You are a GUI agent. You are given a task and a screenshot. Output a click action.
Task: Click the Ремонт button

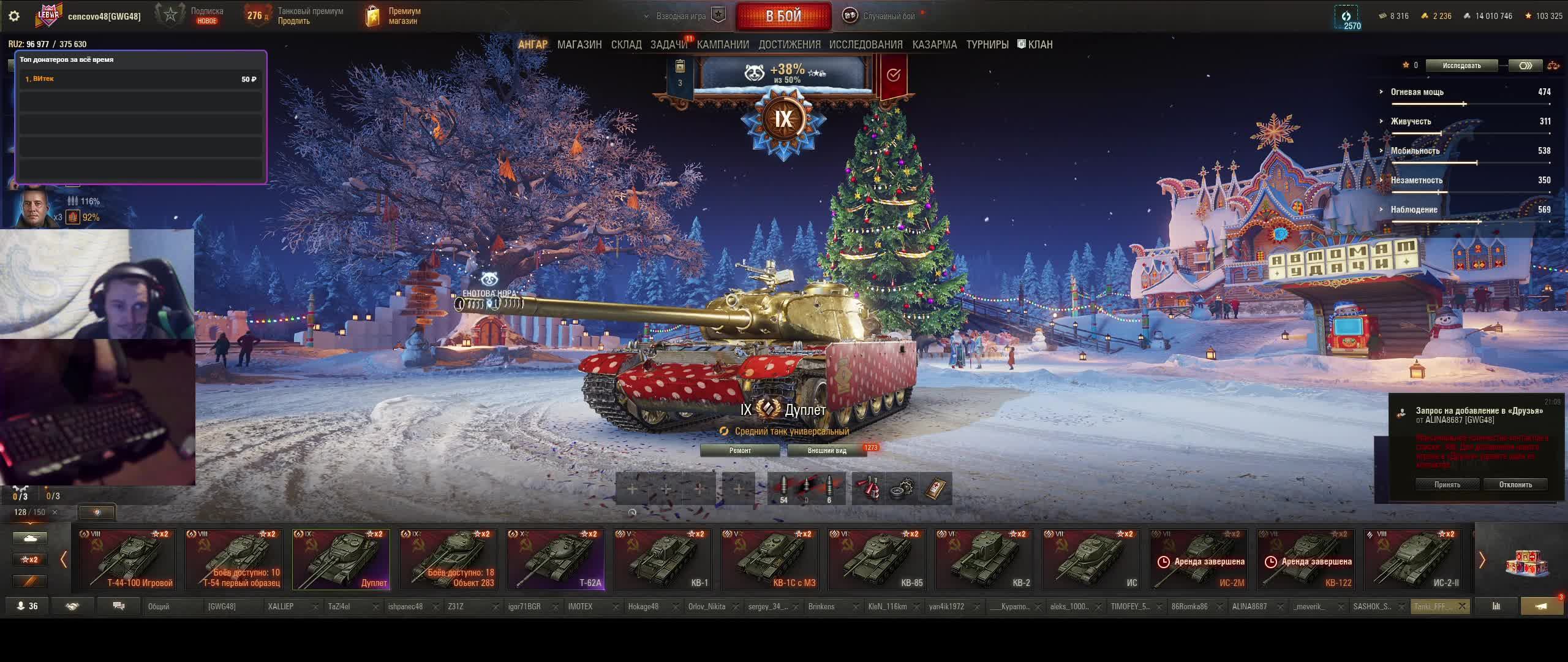[x=740, y=451]
